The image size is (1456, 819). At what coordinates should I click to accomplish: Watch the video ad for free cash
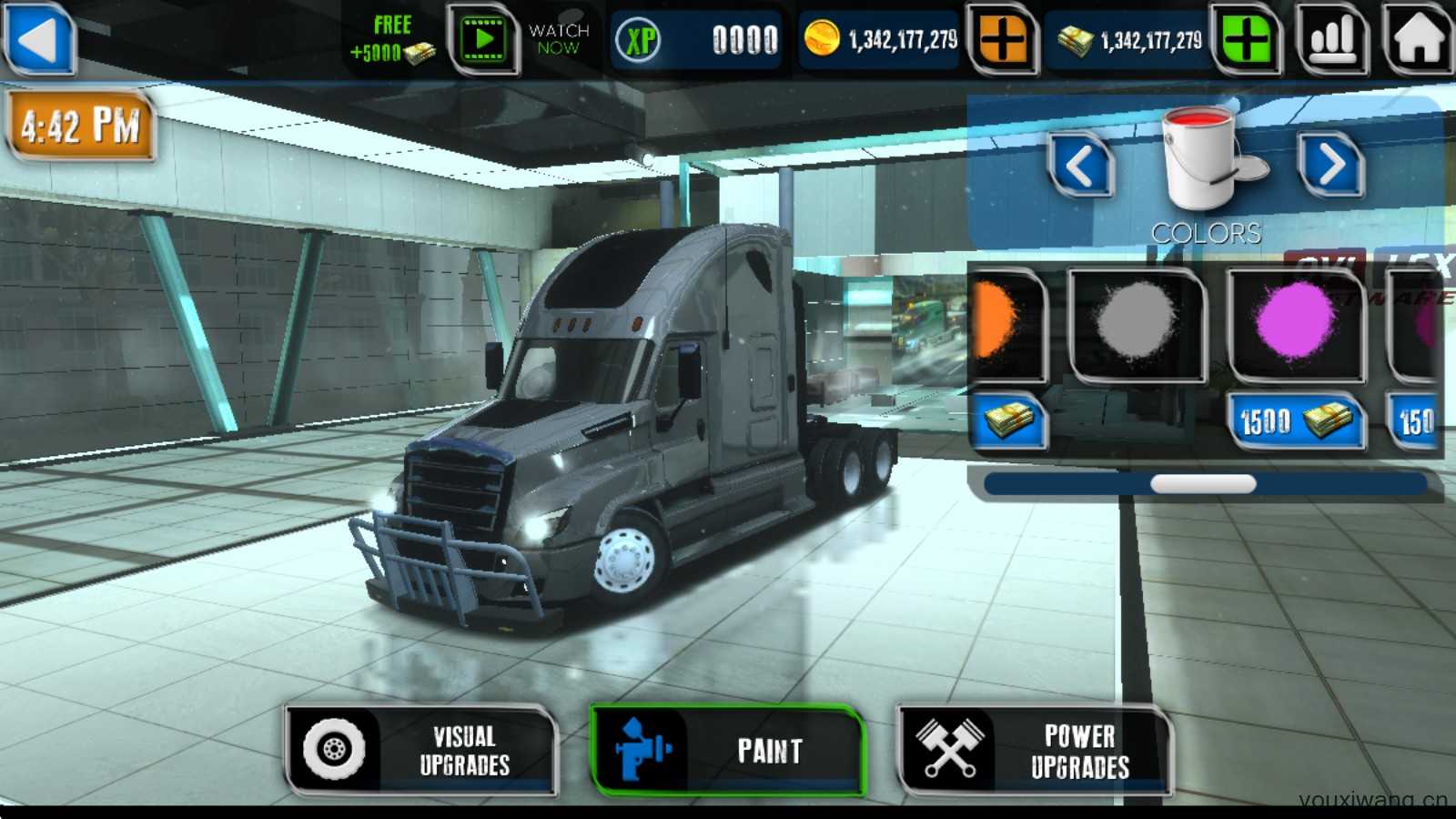pyautogui.click(x=483, y=40)
